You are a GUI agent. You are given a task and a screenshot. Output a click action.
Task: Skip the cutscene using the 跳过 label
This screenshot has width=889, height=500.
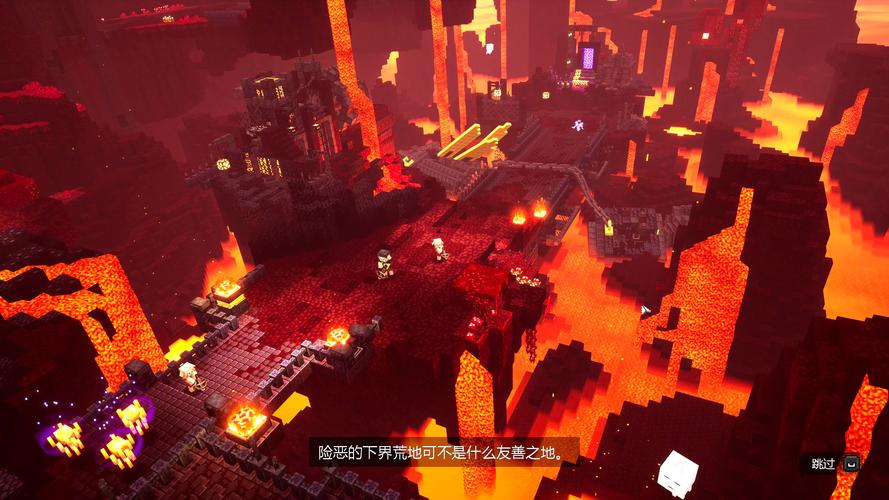[x=823, y=464]
